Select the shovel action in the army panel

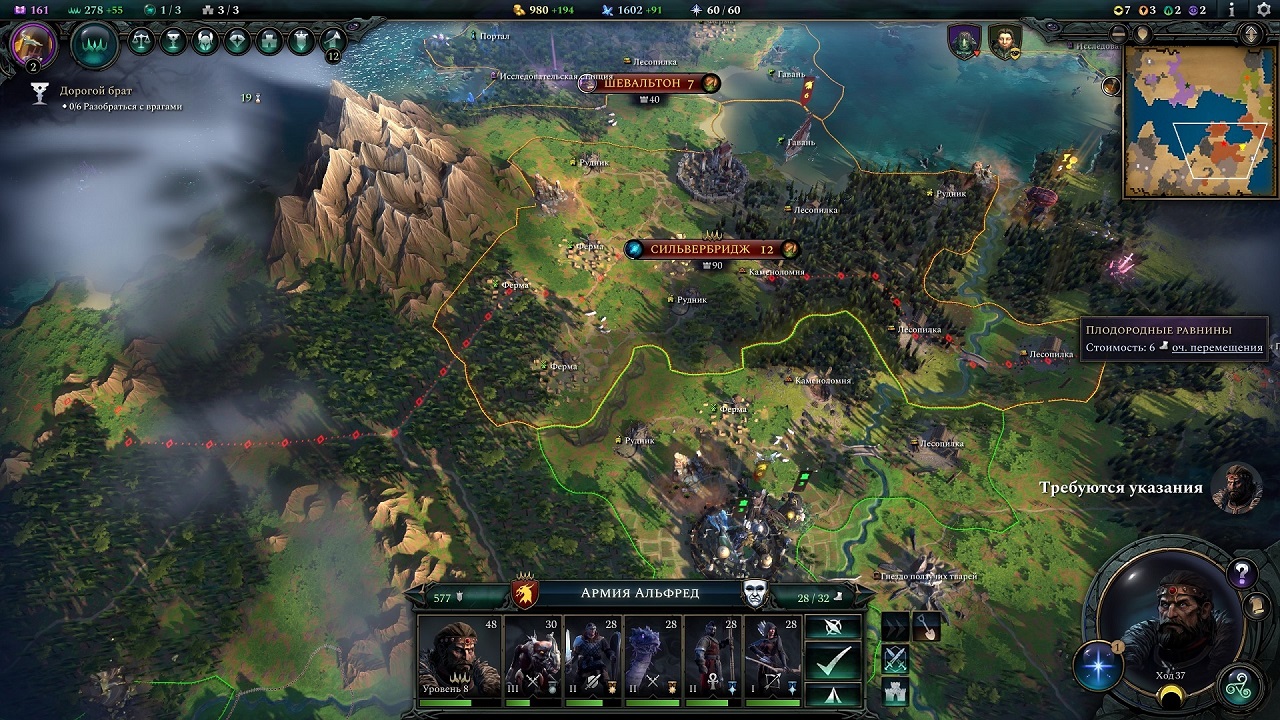point(927,627)
